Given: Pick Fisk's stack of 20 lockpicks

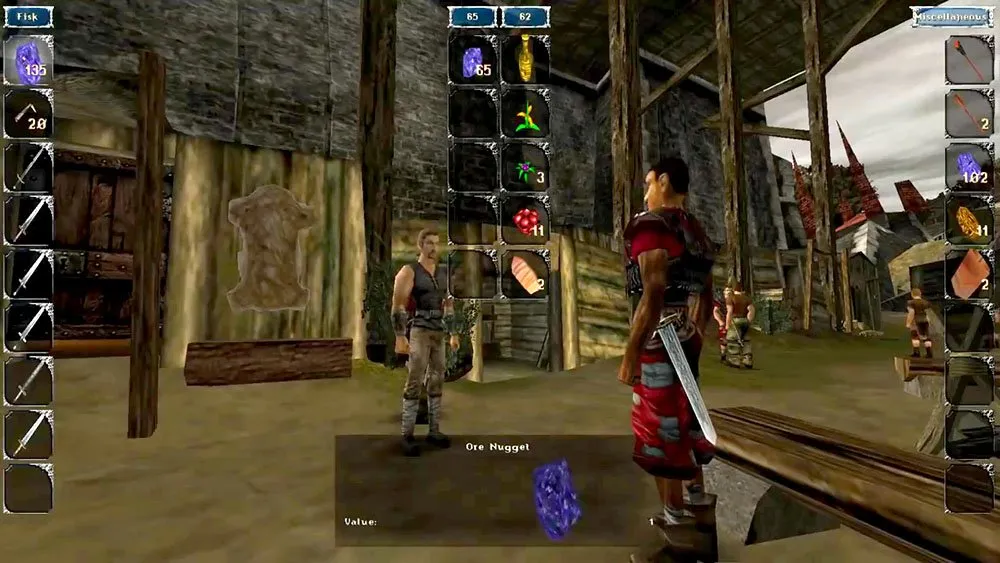Looking at the screenshot, I should tap(28, 113).
